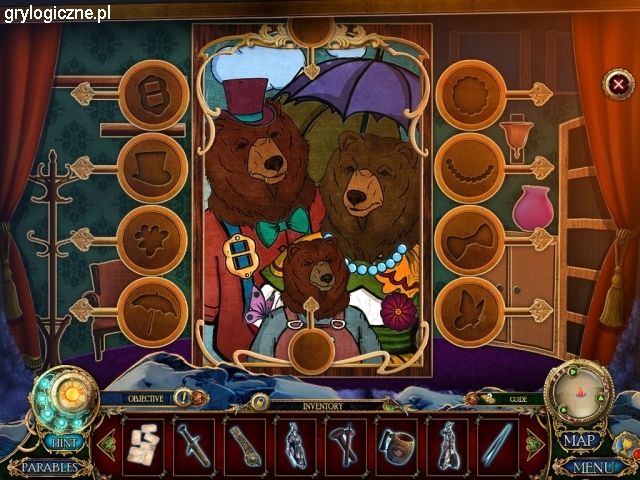This screenshot has width=640, height=480.
Task: Close the bear puzzle with the X
Action: pyautogui.click(x=618, y=84)
